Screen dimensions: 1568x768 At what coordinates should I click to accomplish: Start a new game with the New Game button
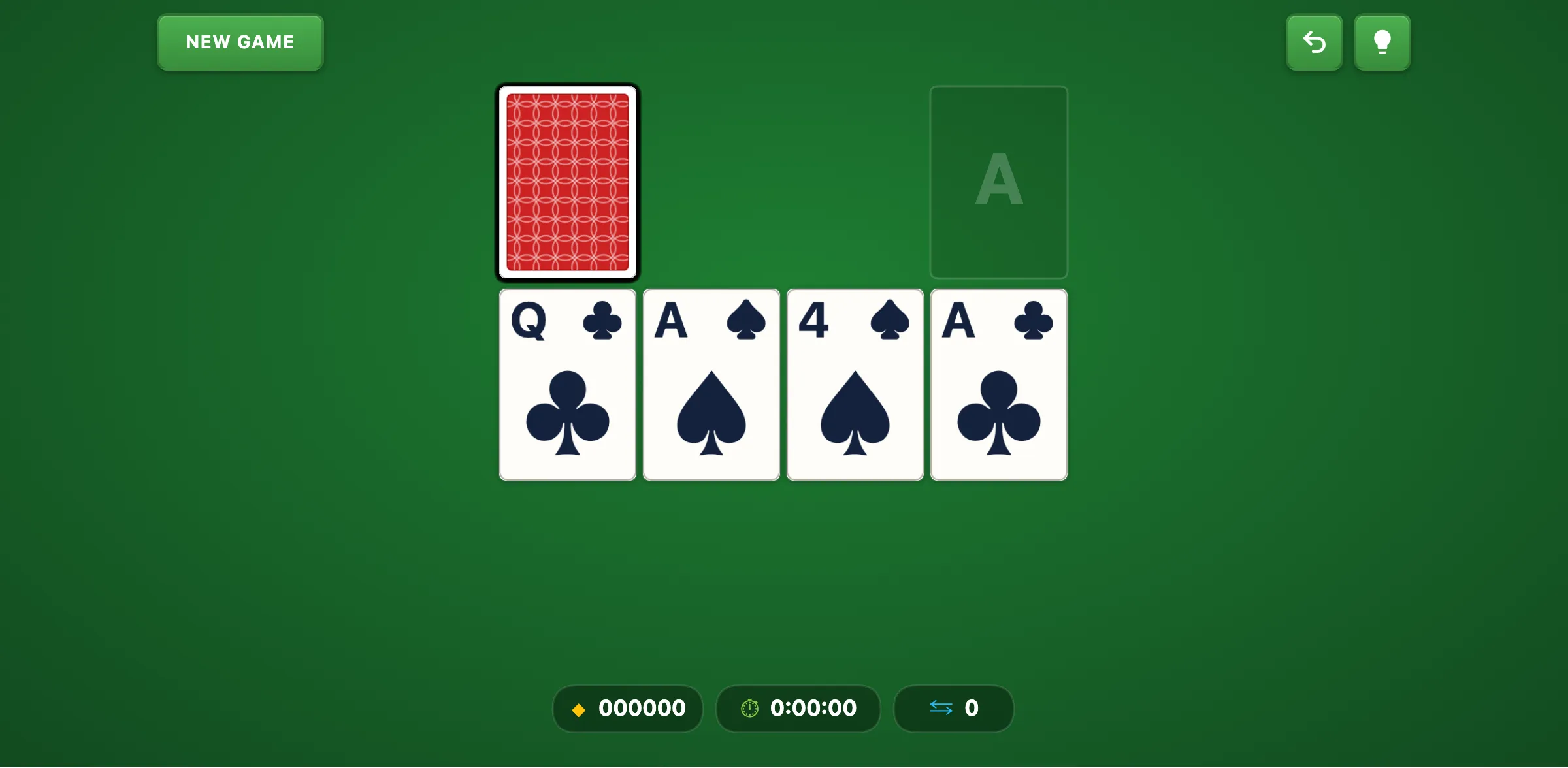[x=240, y=42]
